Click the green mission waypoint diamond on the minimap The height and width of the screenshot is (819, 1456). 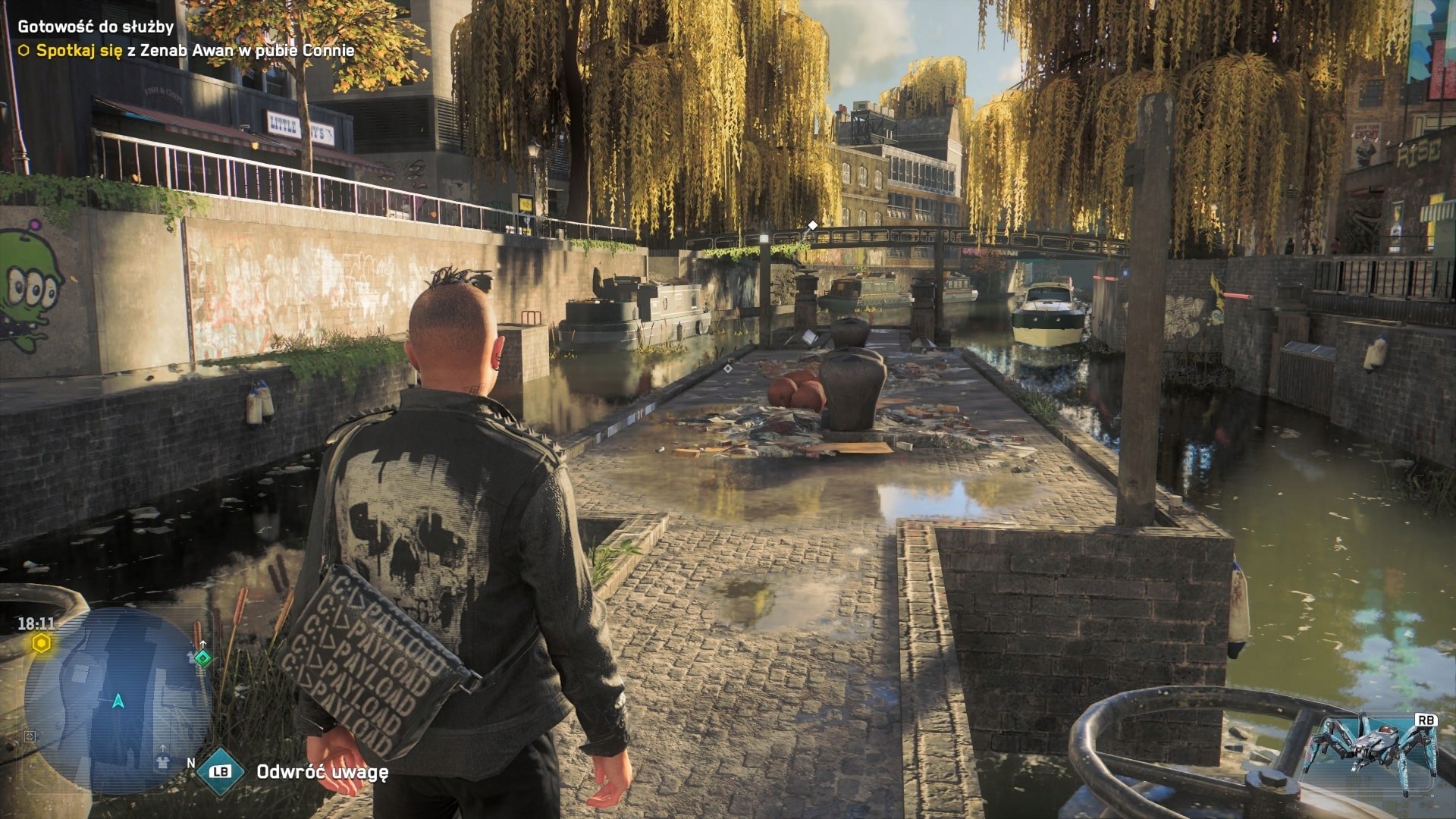202,659
